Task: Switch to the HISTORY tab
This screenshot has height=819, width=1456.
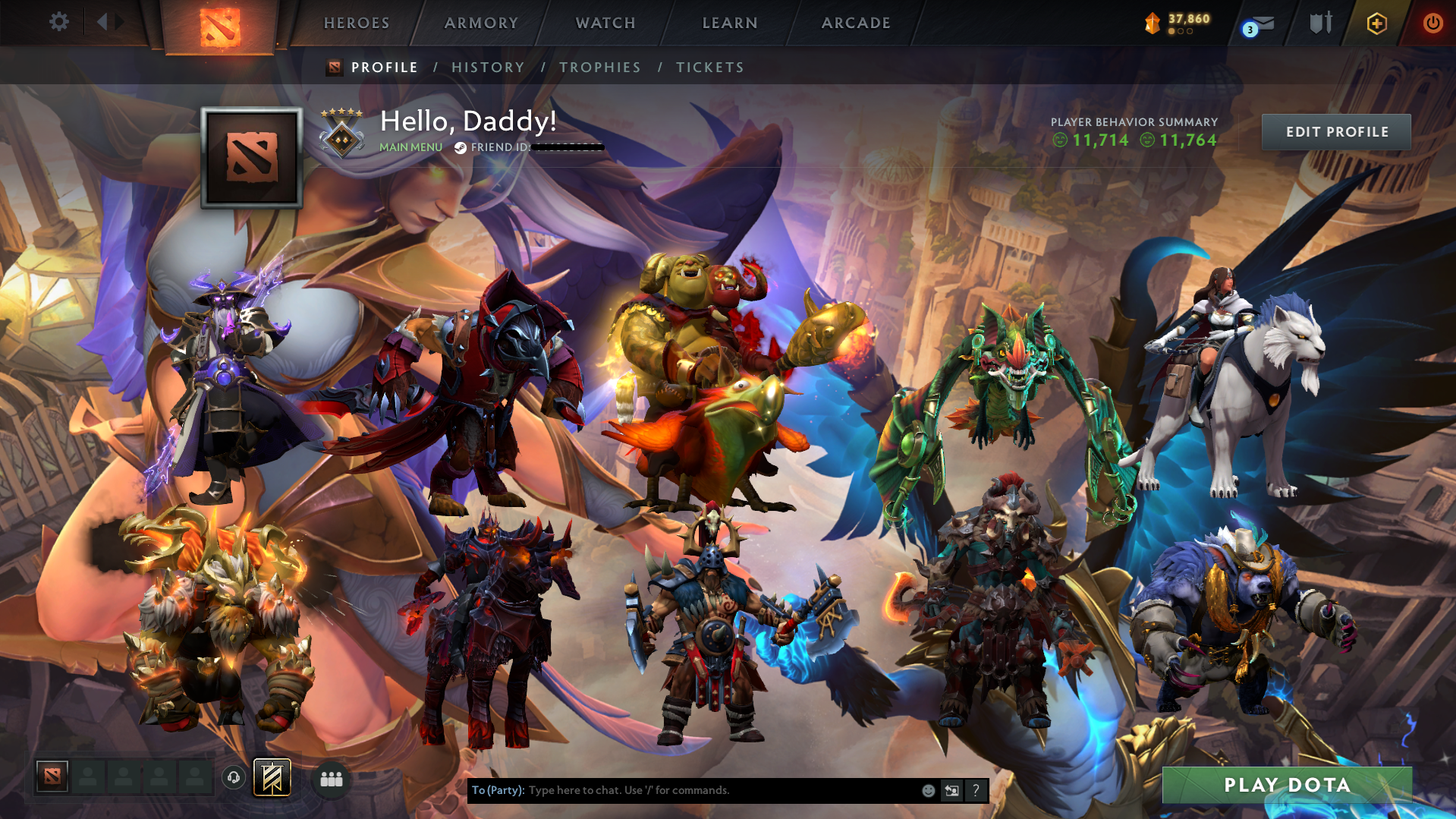Action: coord(488,67)
